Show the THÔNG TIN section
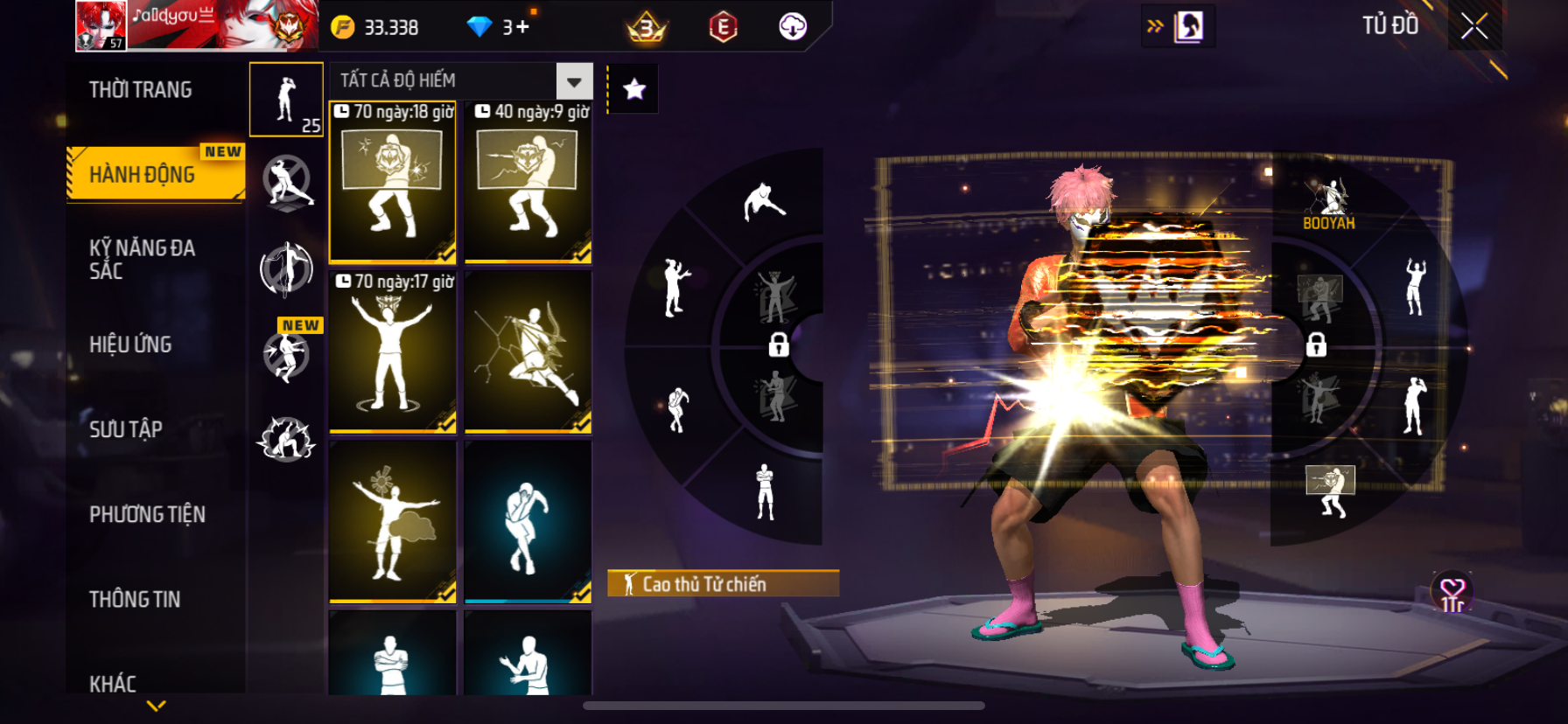The width and height of the screenshot is (1568, 724). [135, 599]
